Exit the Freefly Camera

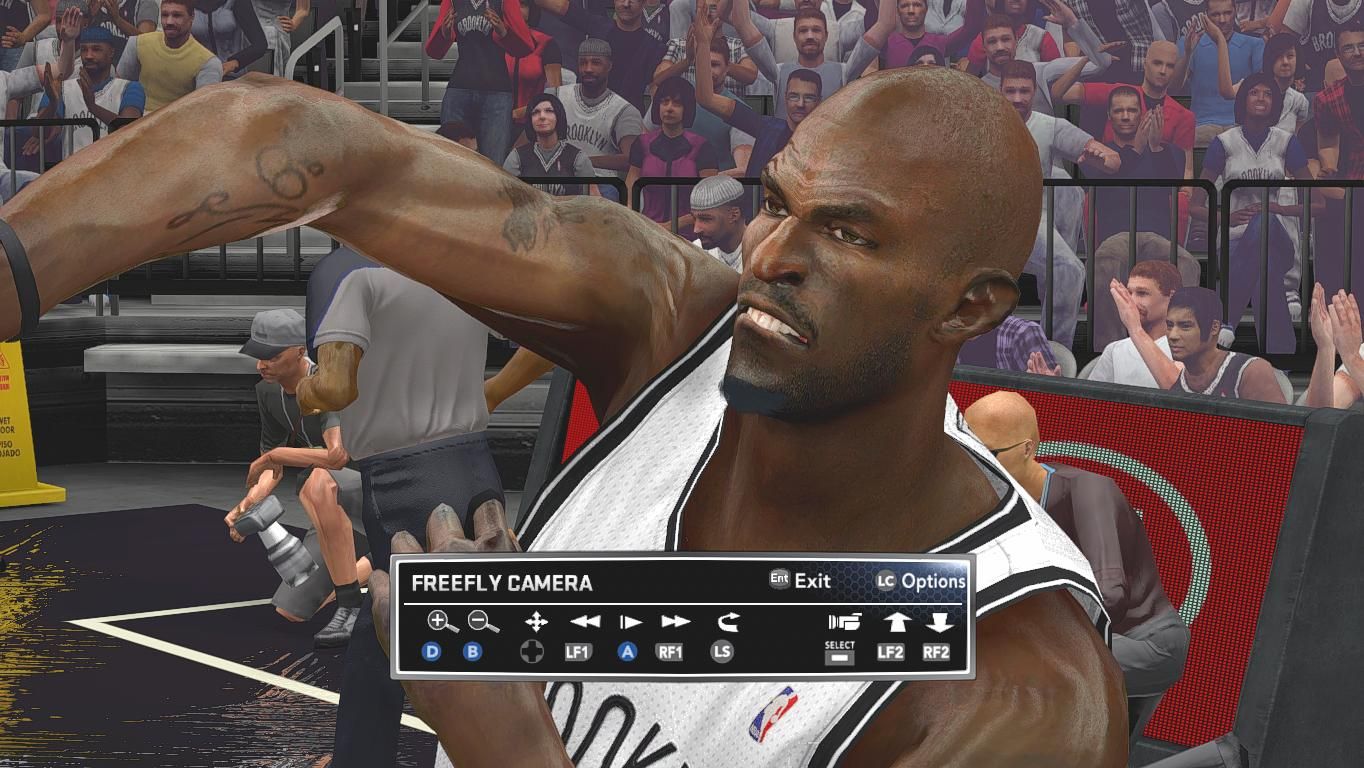pyautogui.click(x=800, y=581)
